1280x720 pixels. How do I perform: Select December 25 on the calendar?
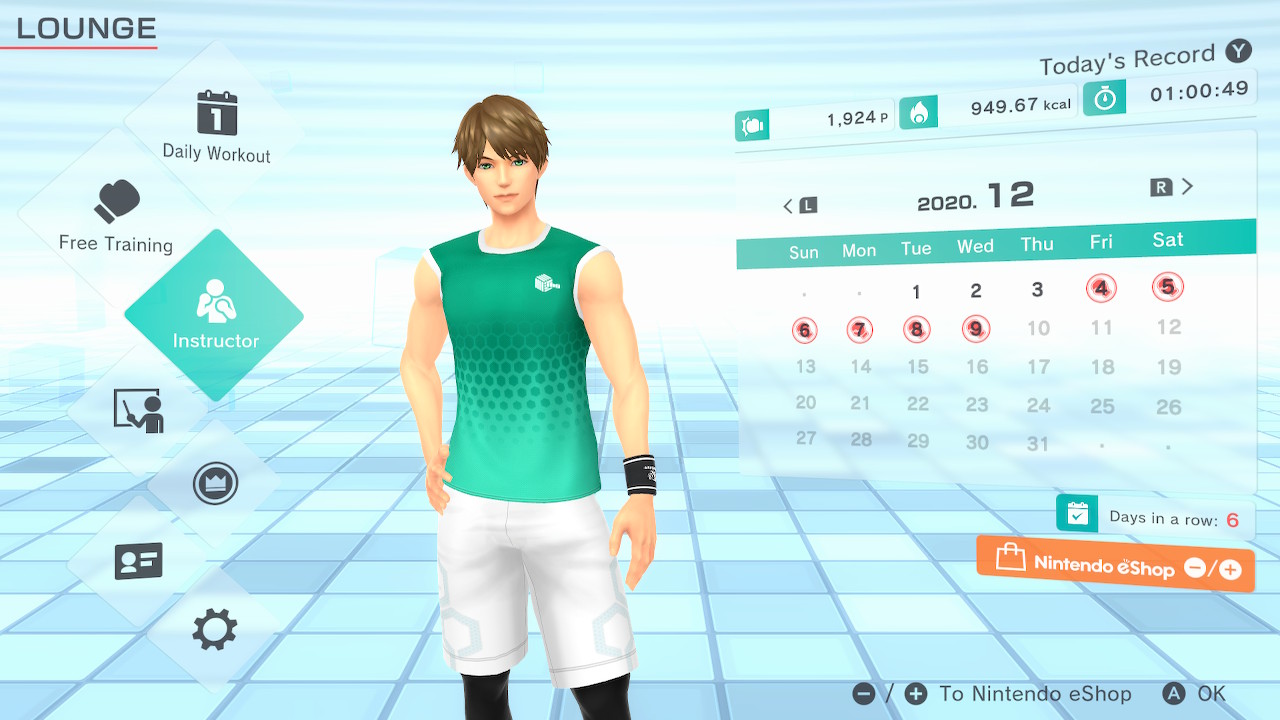(x=1102, y=406)
